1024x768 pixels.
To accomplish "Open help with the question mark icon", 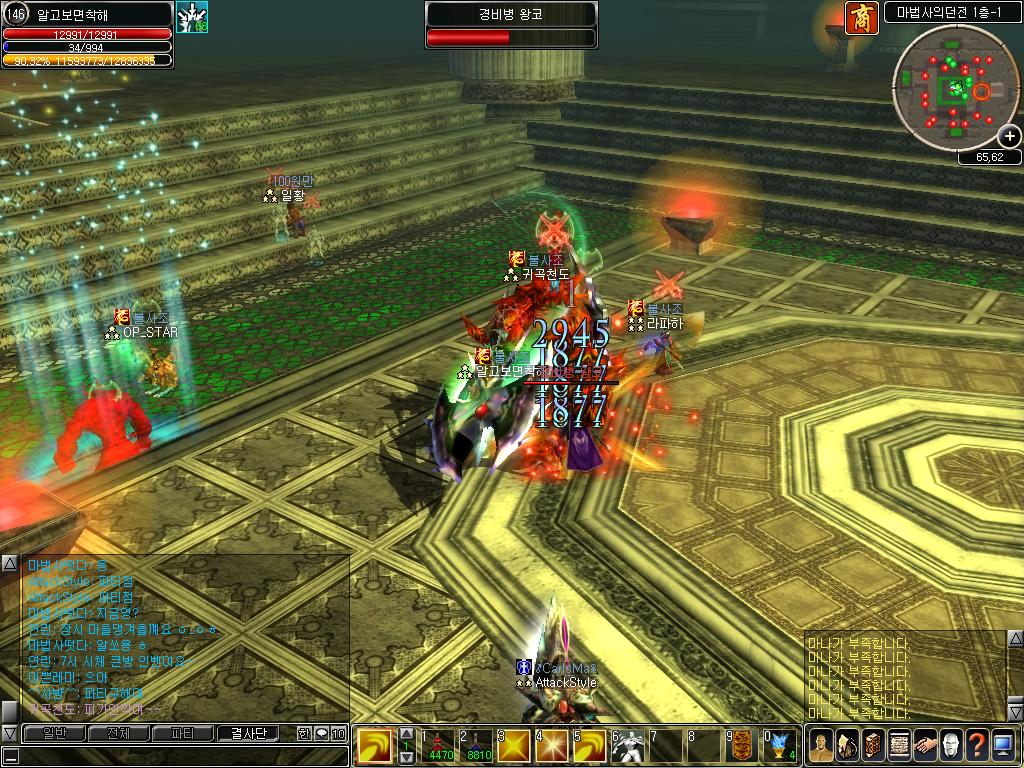I will pyautogui.click(x=976, y=745).
